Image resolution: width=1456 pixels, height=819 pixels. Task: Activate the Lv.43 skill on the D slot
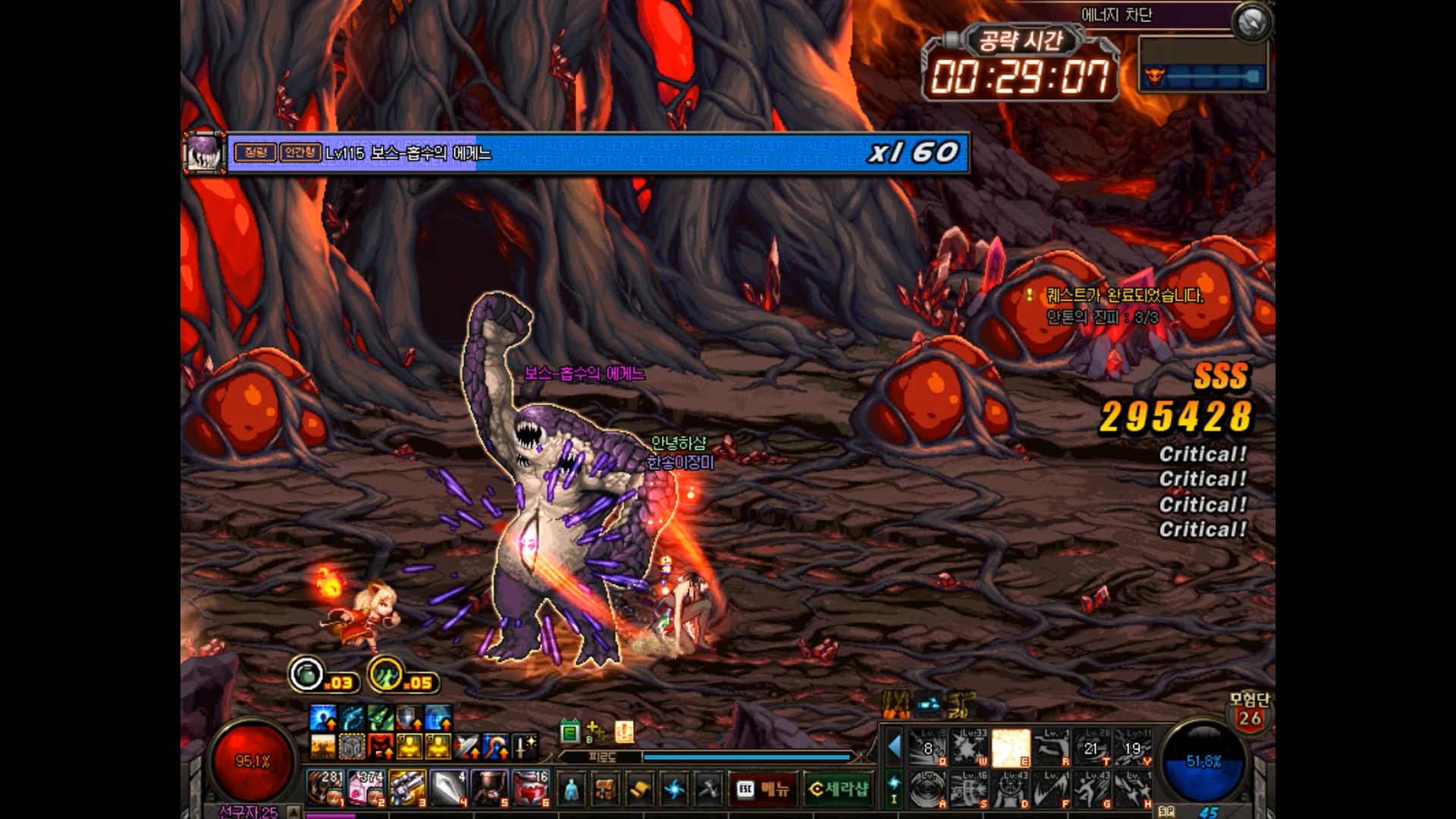click(1010, 789)
